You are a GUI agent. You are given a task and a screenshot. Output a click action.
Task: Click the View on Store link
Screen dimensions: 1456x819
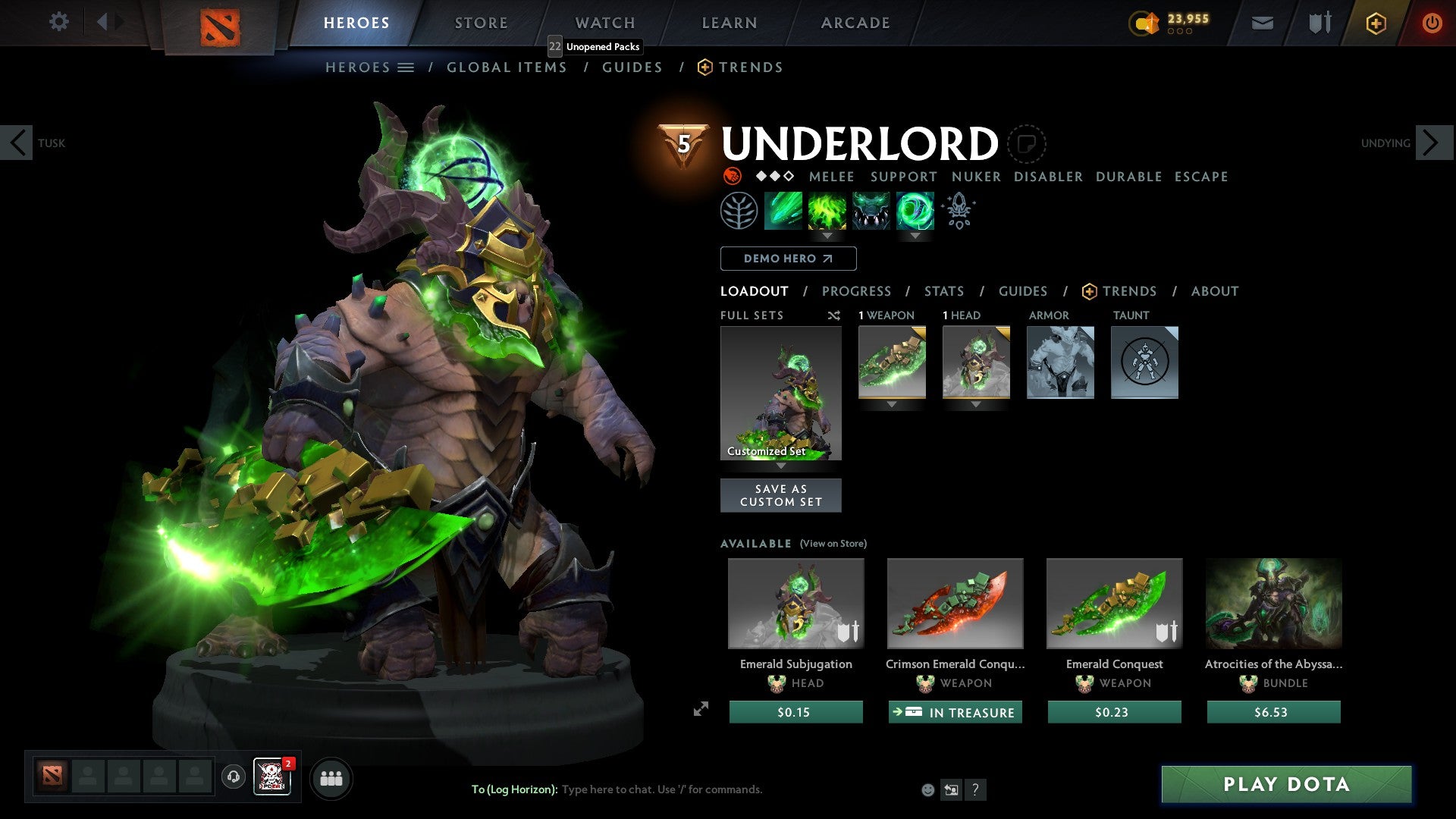pyautogui.click(x=832, y=544)
